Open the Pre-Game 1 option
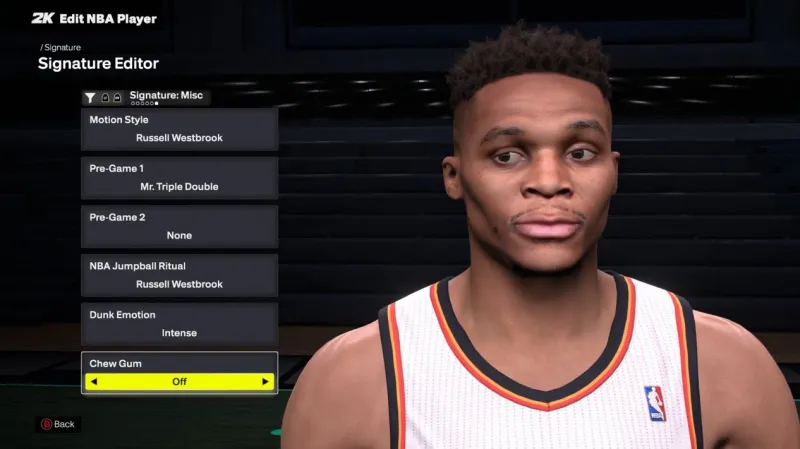This screenshot has height=449, width=800. pyautogui.click(x=179, y=178)
